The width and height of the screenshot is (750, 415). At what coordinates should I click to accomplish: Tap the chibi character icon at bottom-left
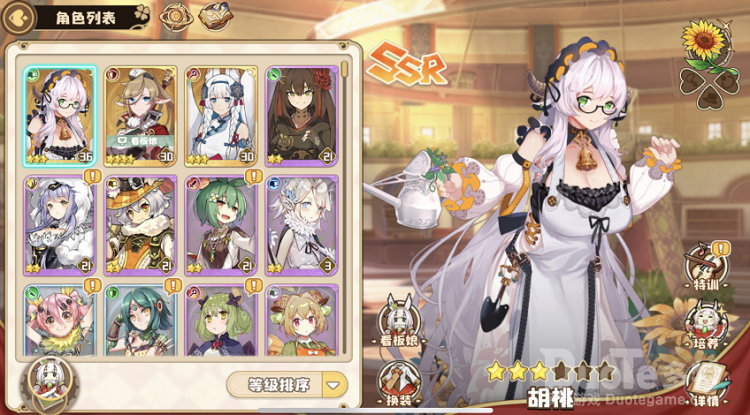(x=46, y=383)
